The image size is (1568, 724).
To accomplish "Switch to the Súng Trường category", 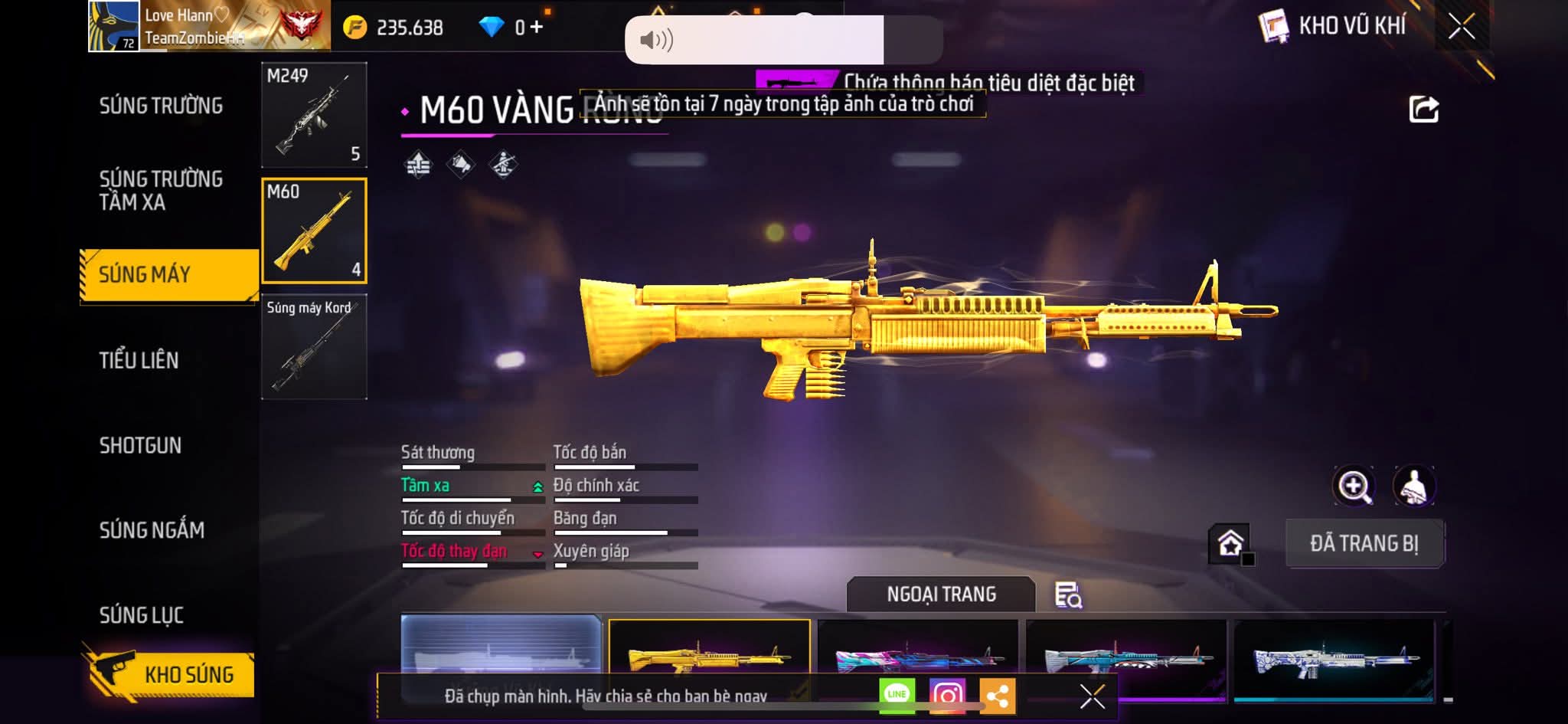I will (161, 106).
